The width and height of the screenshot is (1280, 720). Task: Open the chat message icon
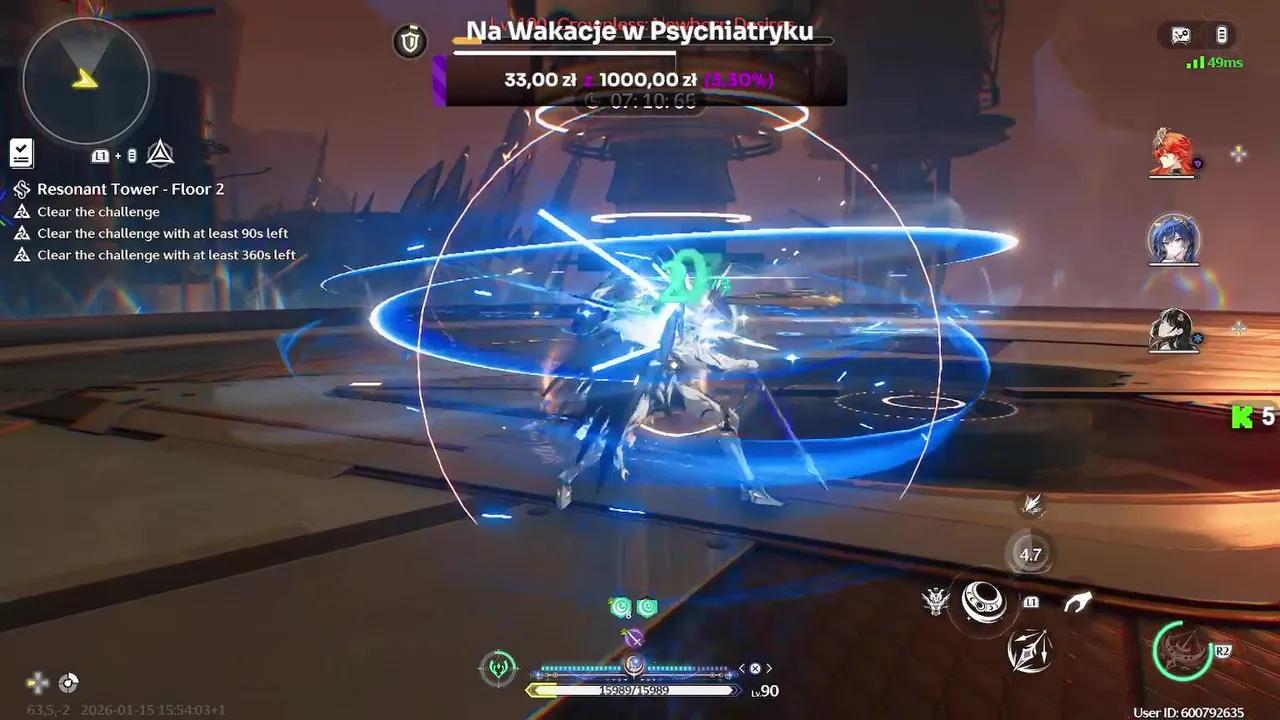[1181, 36]
